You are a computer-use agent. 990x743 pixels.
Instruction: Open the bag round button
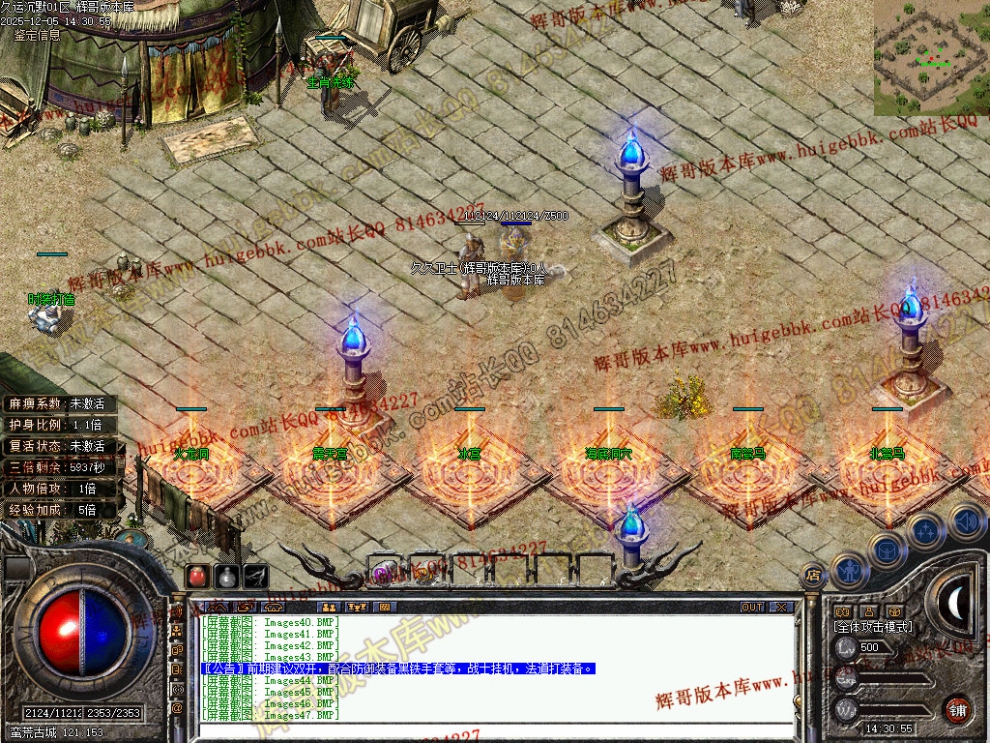(x=887, y=549)
